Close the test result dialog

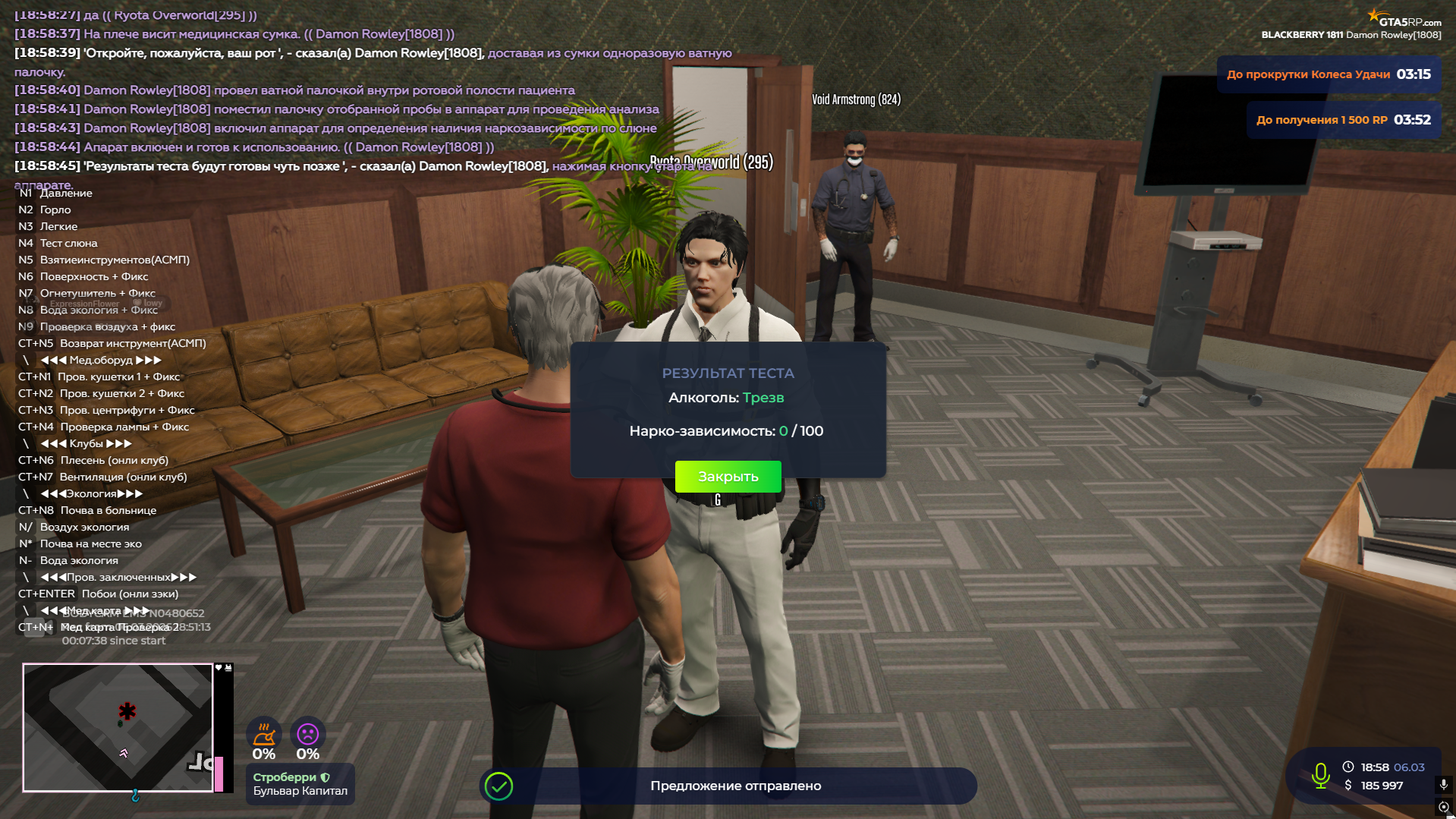(x=728, y=477)
